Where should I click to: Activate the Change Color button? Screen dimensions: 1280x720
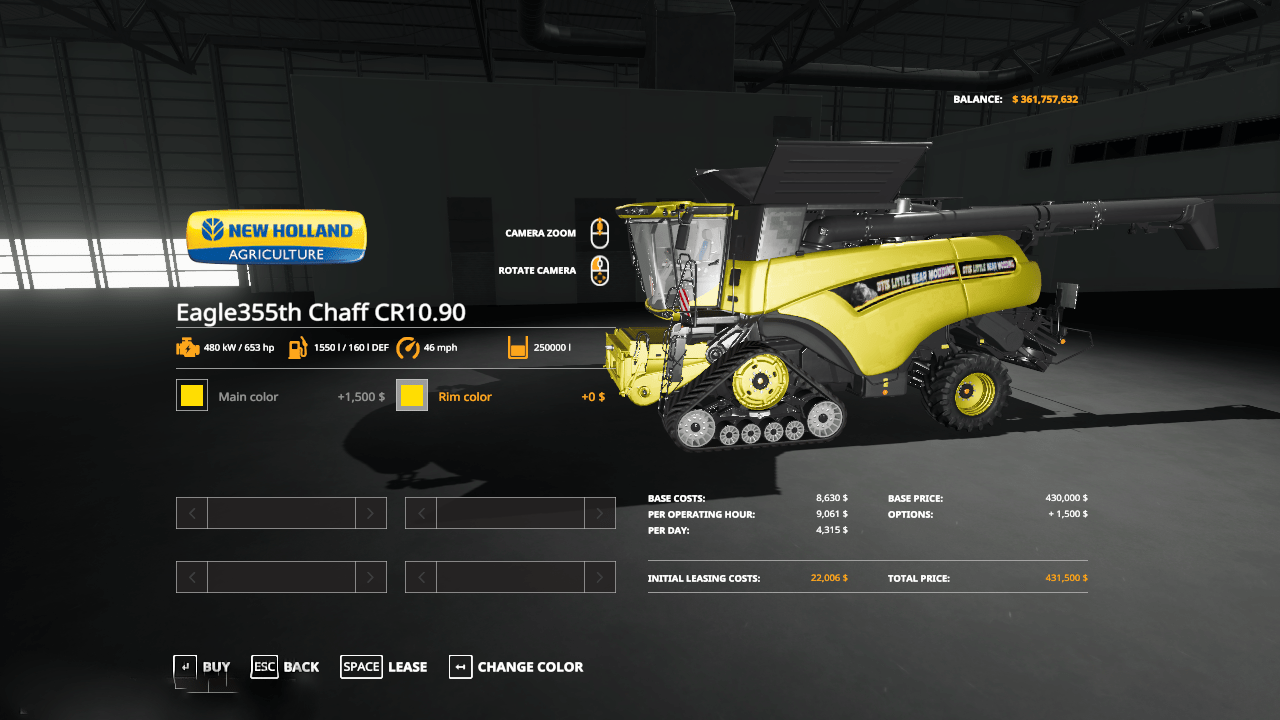[x=516, y=667]
